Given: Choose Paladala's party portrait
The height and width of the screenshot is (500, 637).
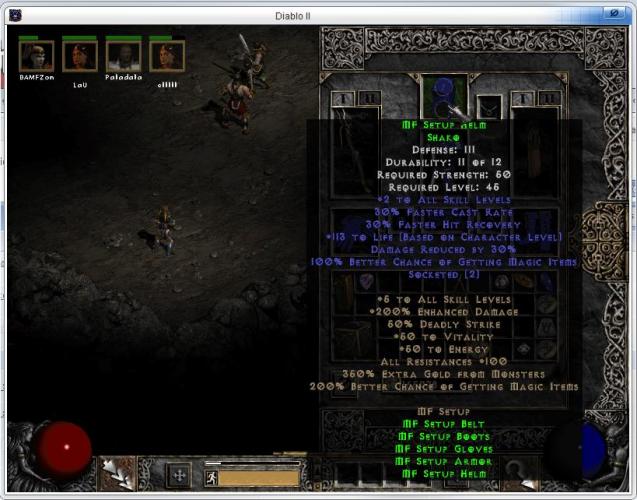Looking at the screenshot, I should coord(124,56).
